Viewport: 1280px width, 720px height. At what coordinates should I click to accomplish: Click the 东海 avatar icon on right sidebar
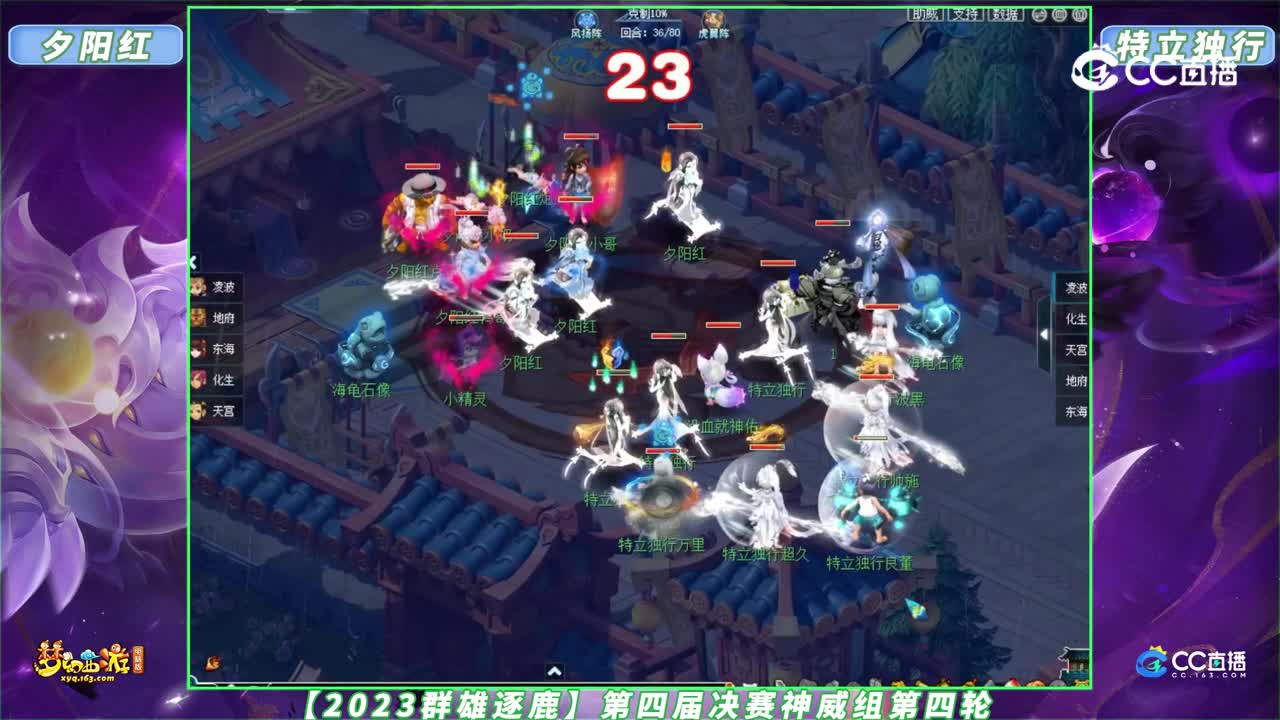coord(1076,408)
